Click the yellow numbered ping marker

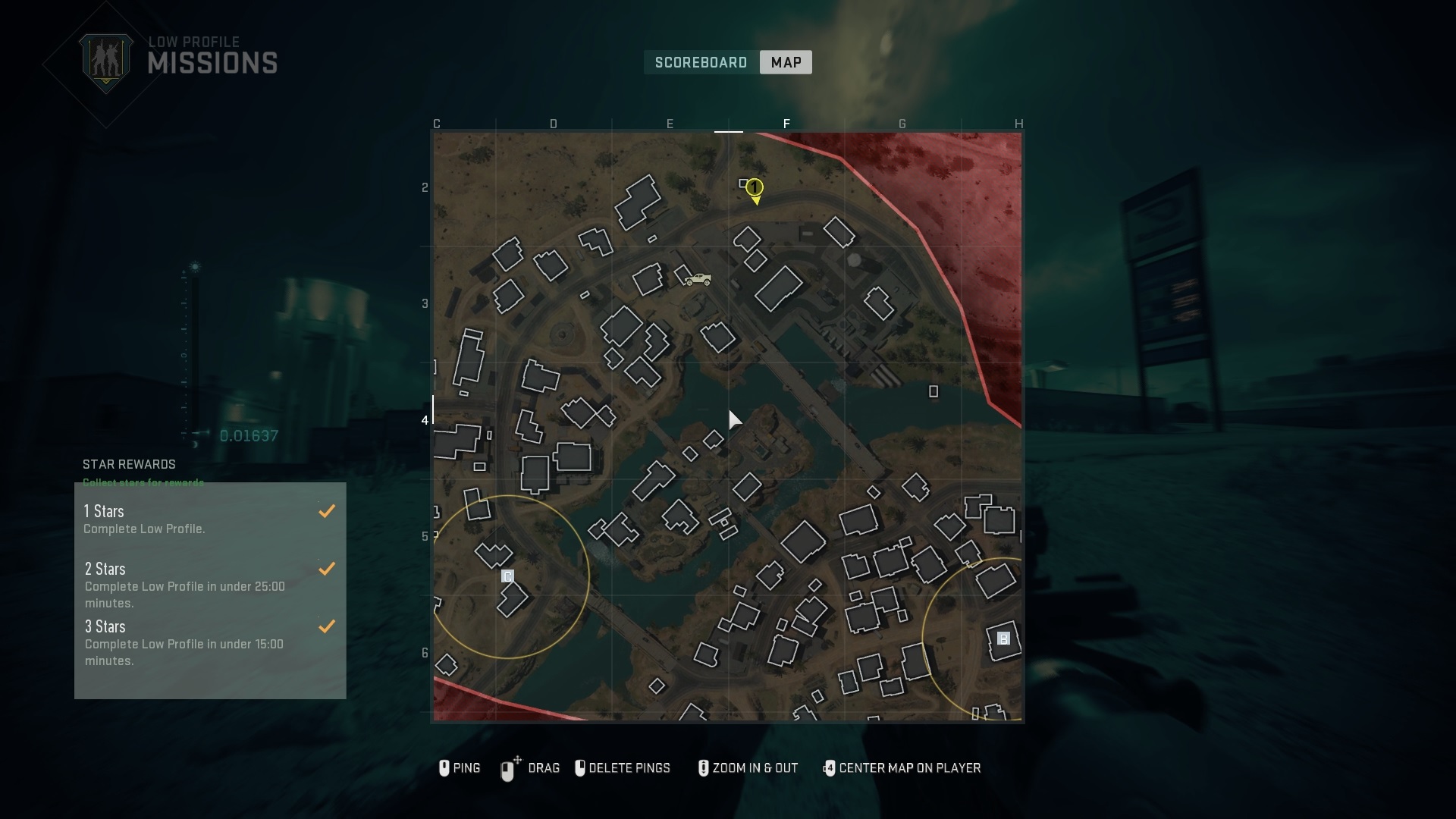pyautogui.click(x=754, y=188)
